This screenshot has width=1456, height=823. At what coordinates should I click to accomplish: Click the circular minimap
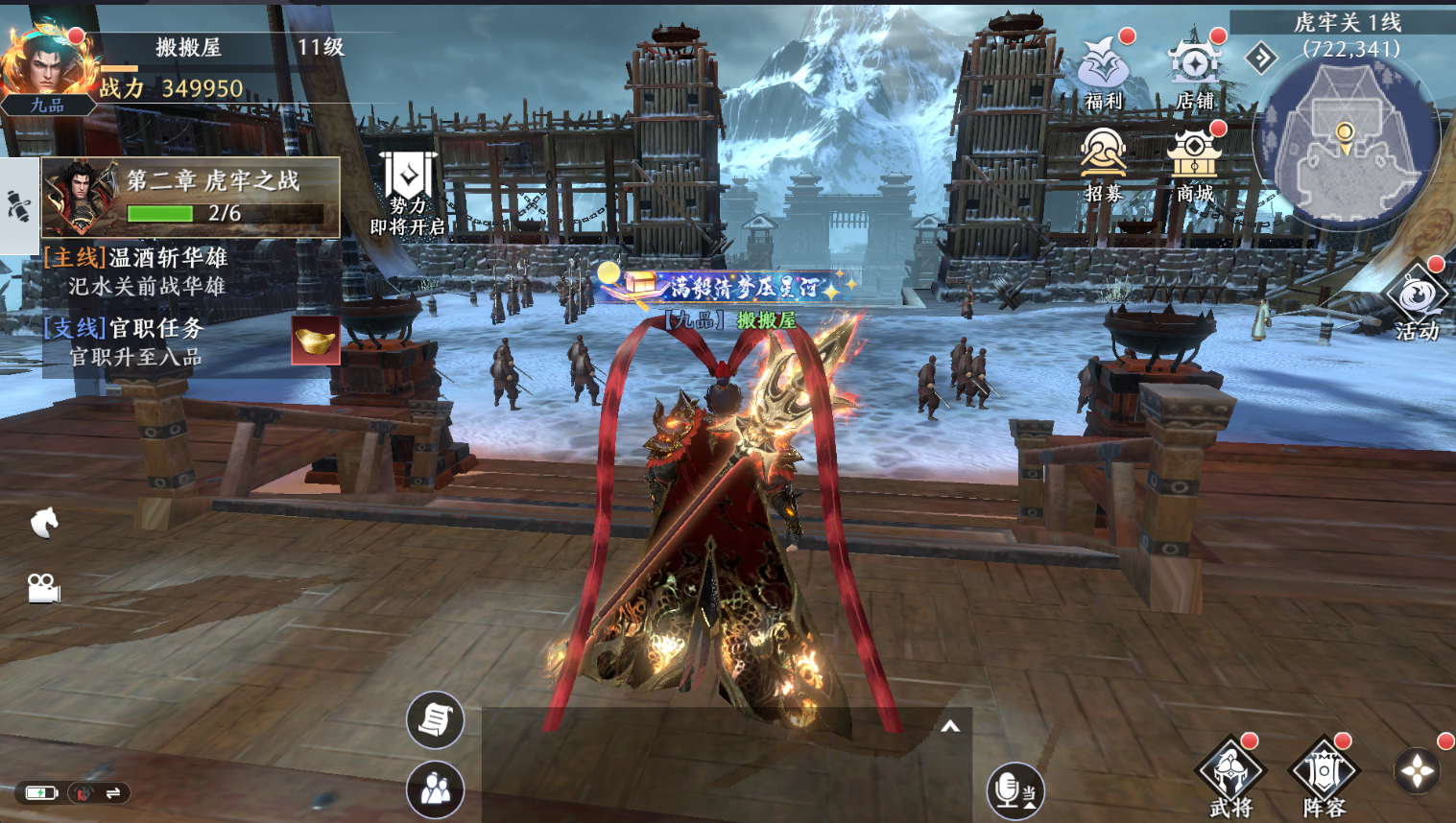1346,140
